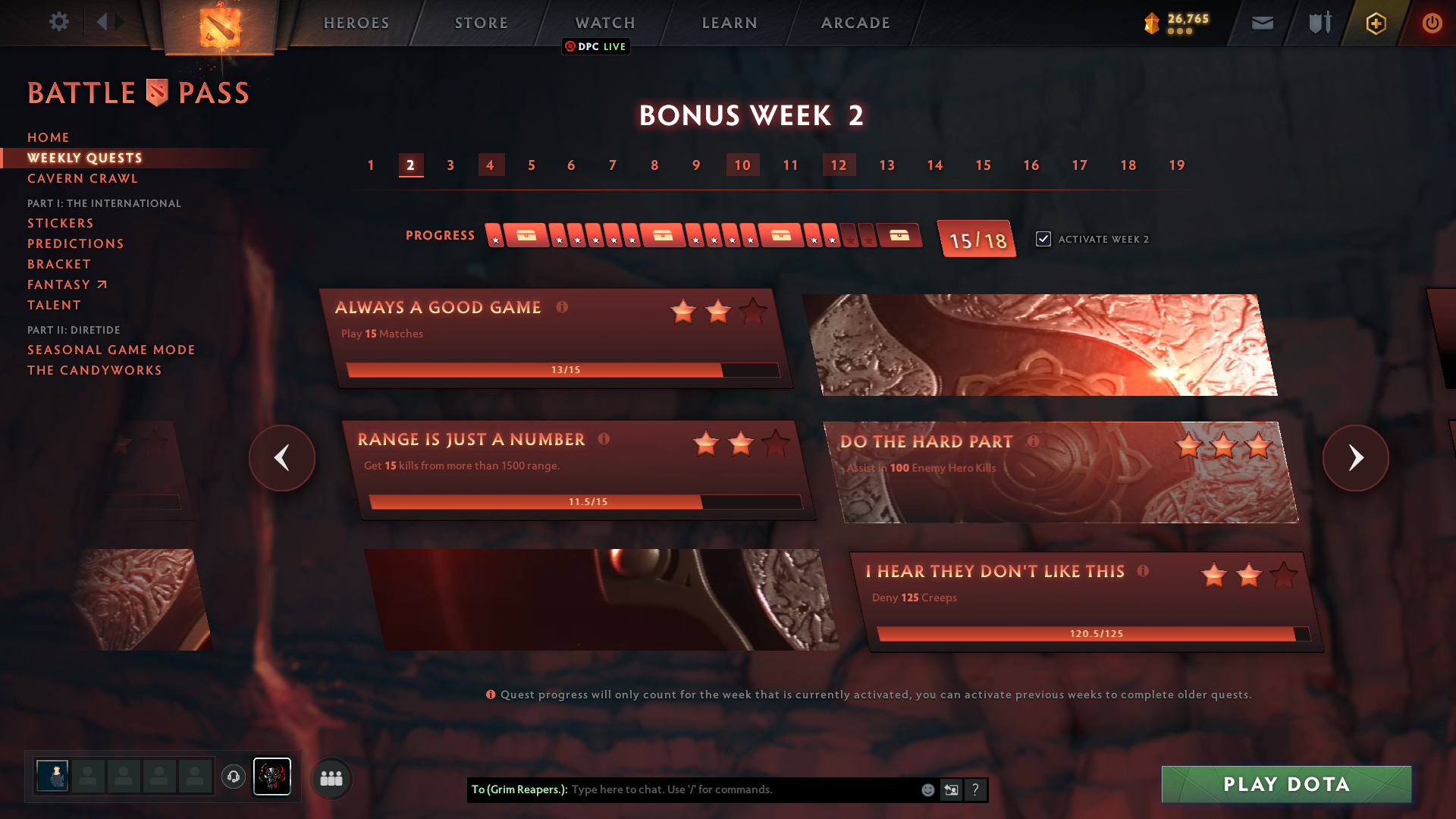Click the left arrow to view previous quests
1456x819 pixels.
tap(281, 458)
